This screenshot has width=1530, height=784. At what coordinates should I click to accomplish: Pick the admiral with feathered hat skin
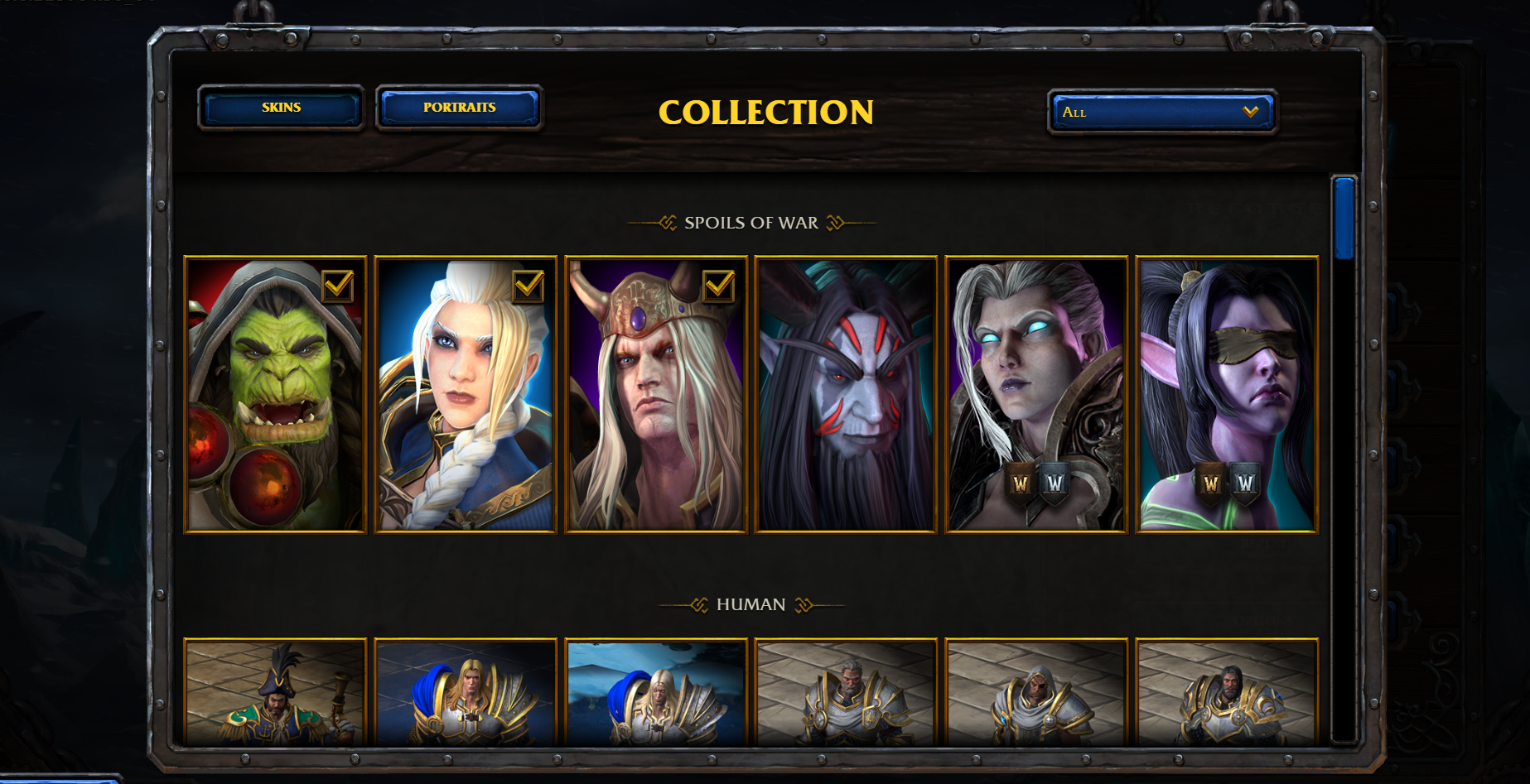pyautogui.click(x=275, y=693)
